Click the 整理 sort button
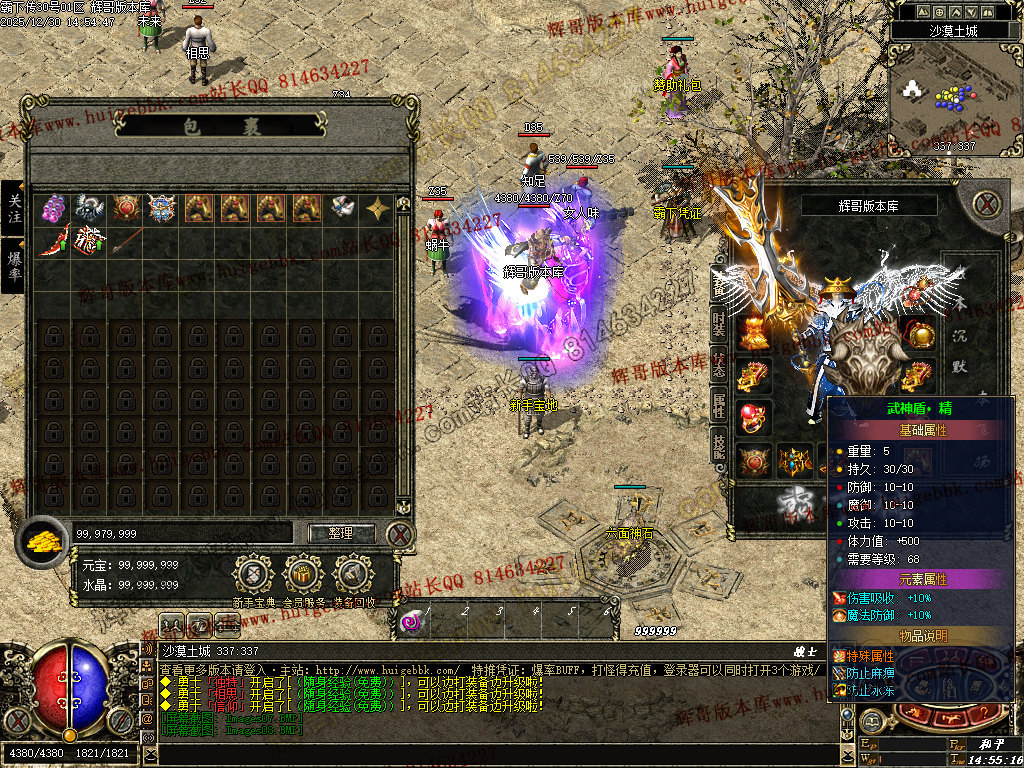 click(341, 533)
